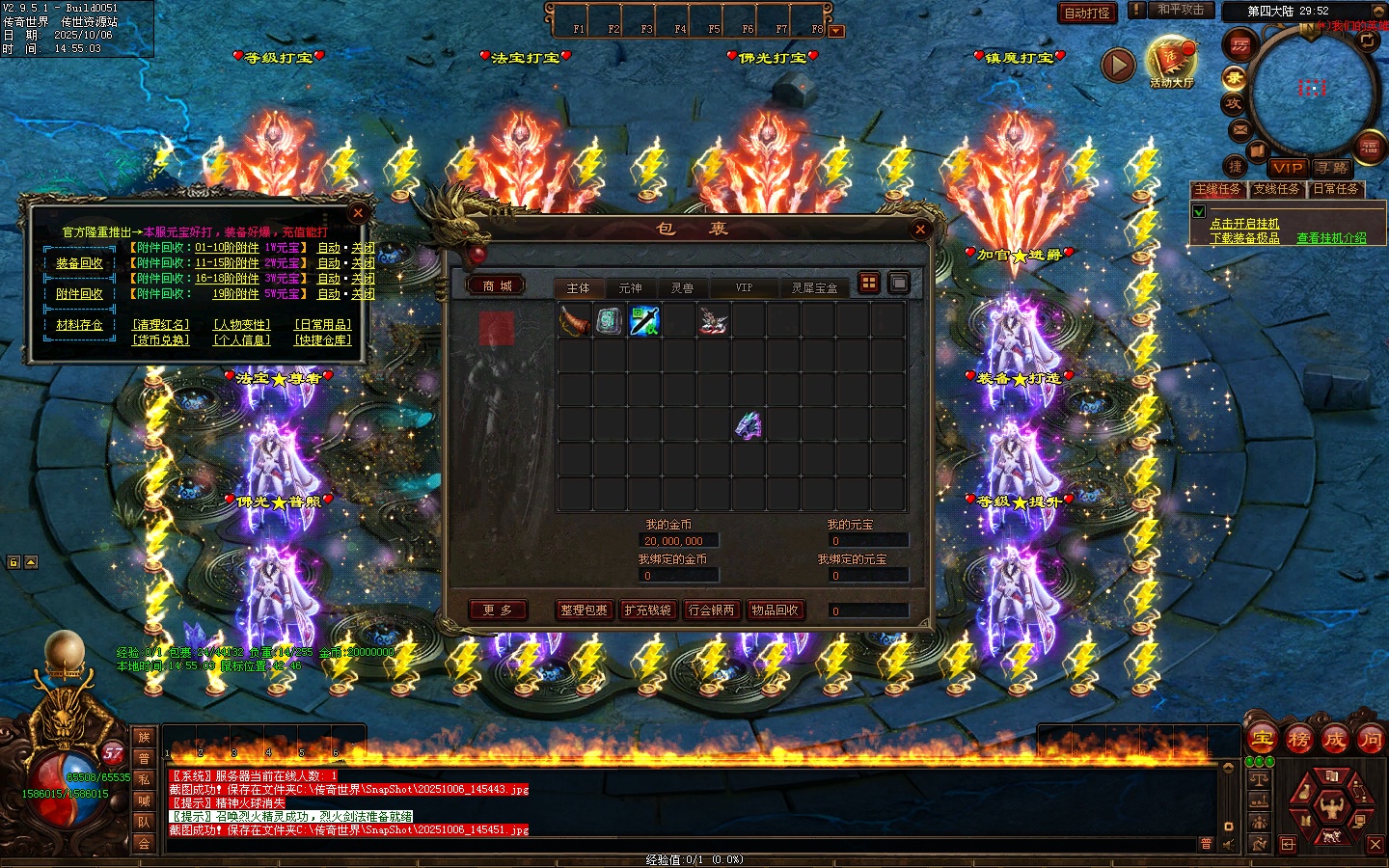Viewport: 1389px width, 868px height.
Task: Open the 灵犀宝盒 tab
Action: pyautogui.click(x=814, y=288)
